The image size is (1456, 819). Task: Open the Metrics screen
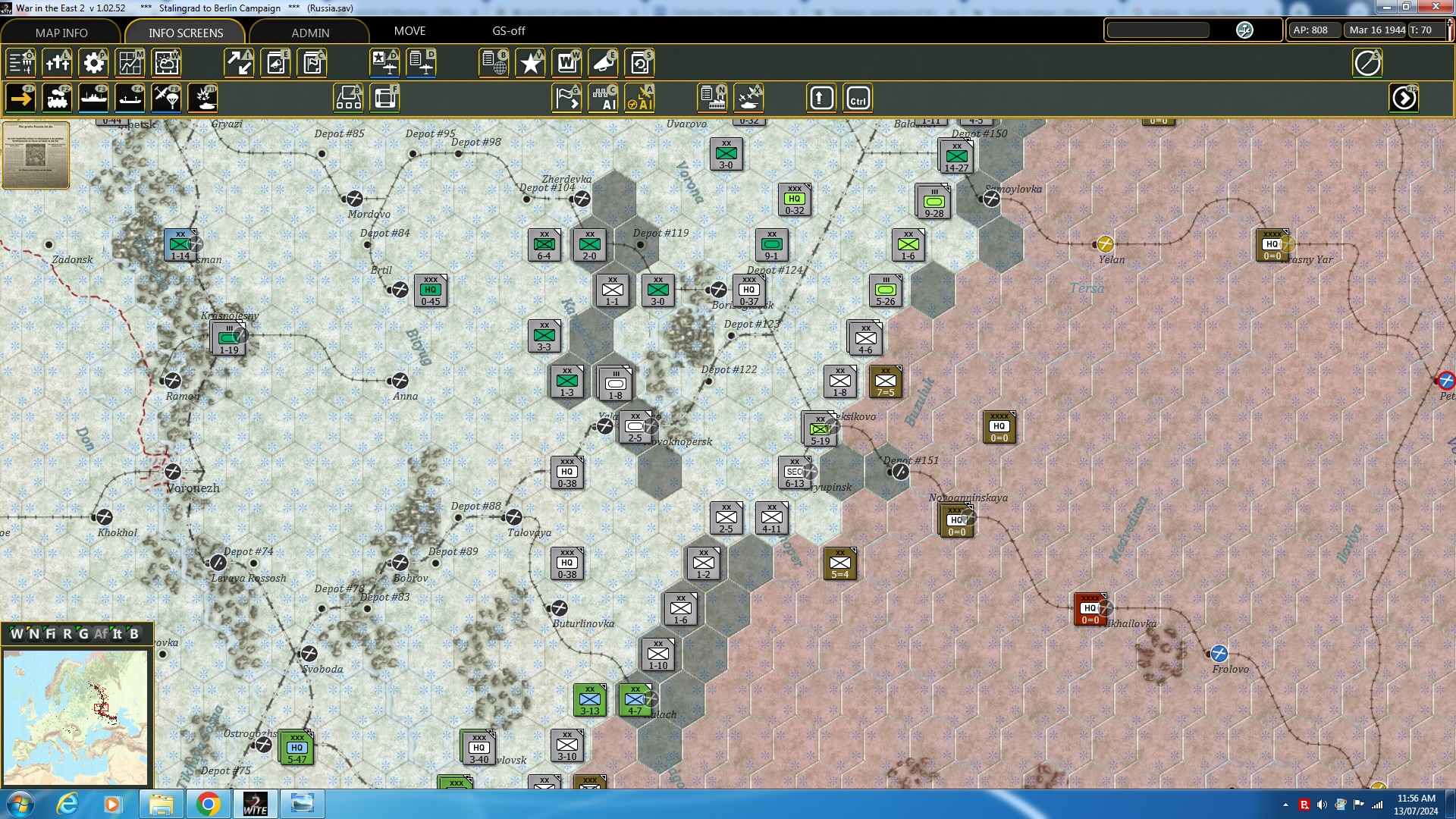click(x=130, y=63)
